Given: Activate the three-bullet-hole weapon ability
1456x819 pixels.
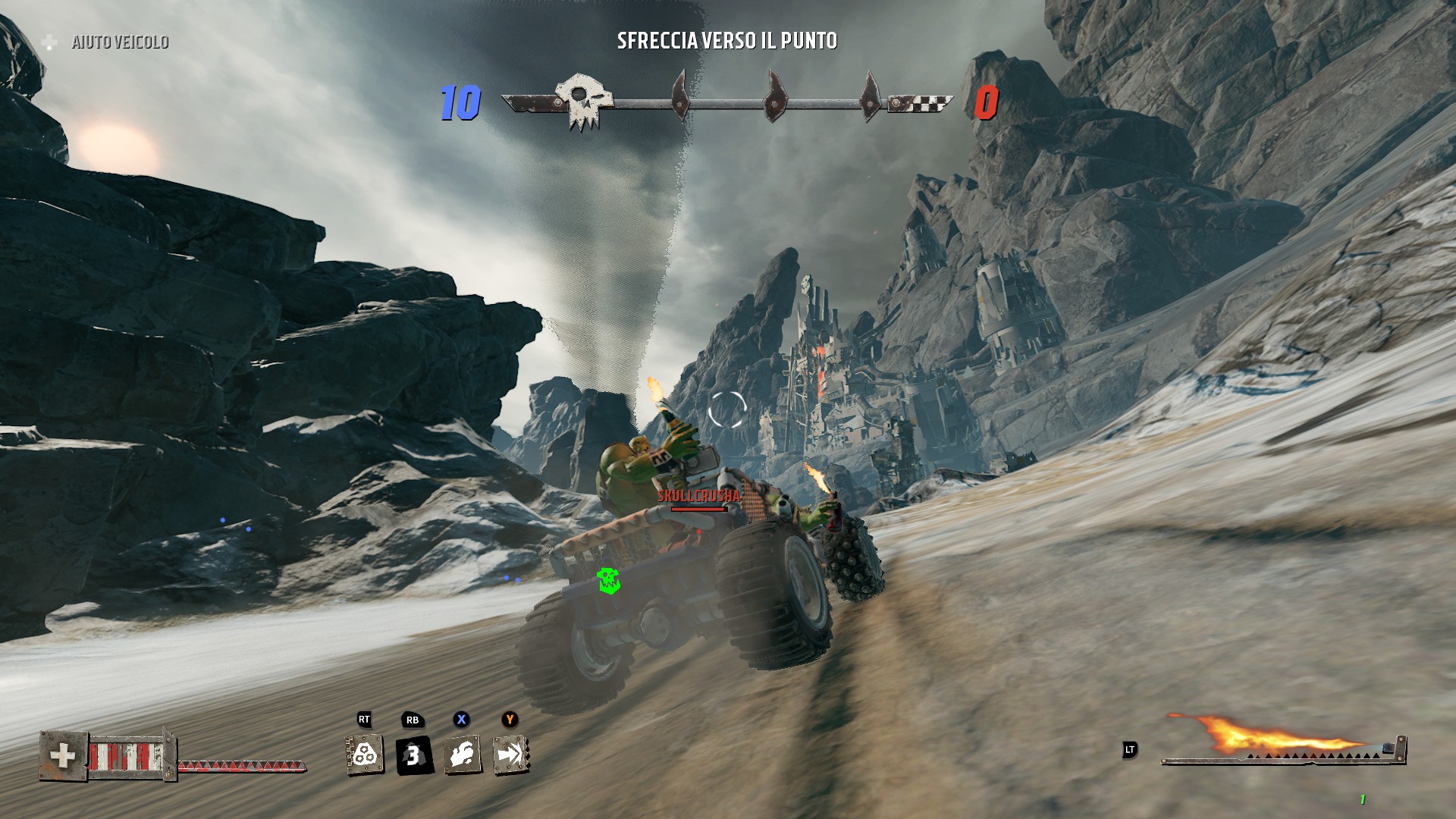Looking at the screenshot, I should click(365, 755).
